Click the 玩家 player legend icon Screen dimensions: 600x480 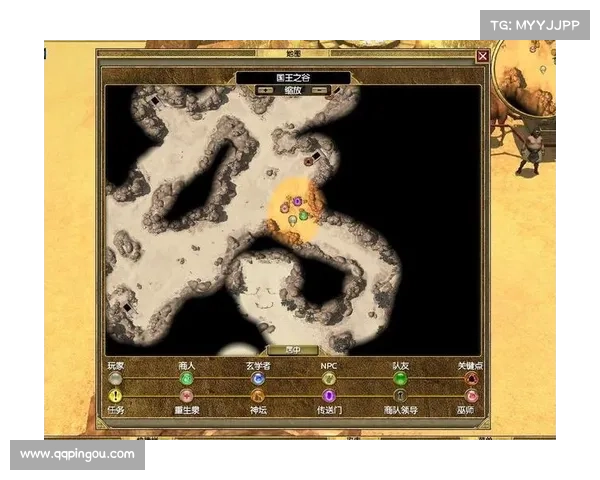[115, 379]
